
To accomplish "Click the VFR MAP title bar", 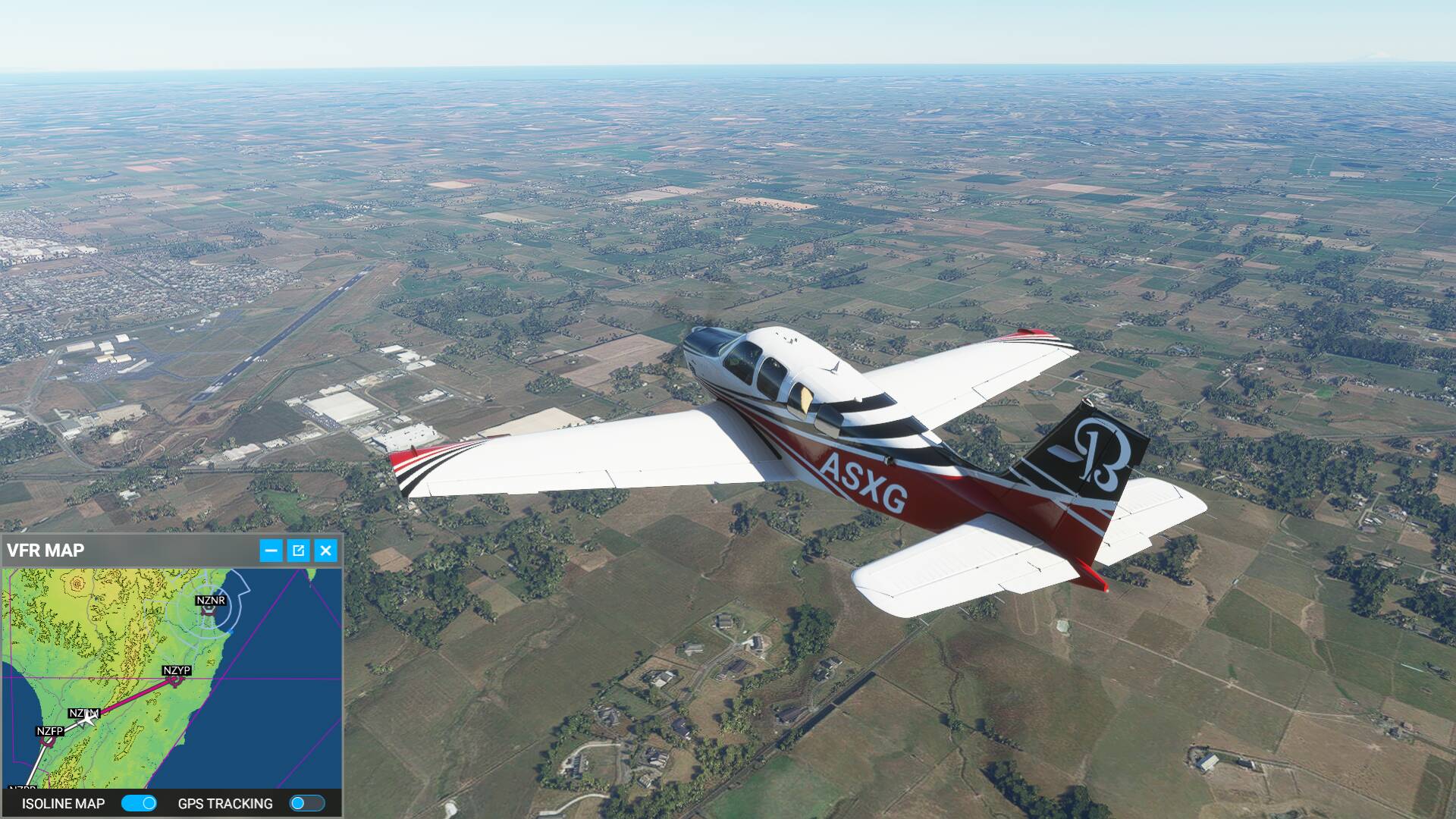I will [x=129, y=551].
